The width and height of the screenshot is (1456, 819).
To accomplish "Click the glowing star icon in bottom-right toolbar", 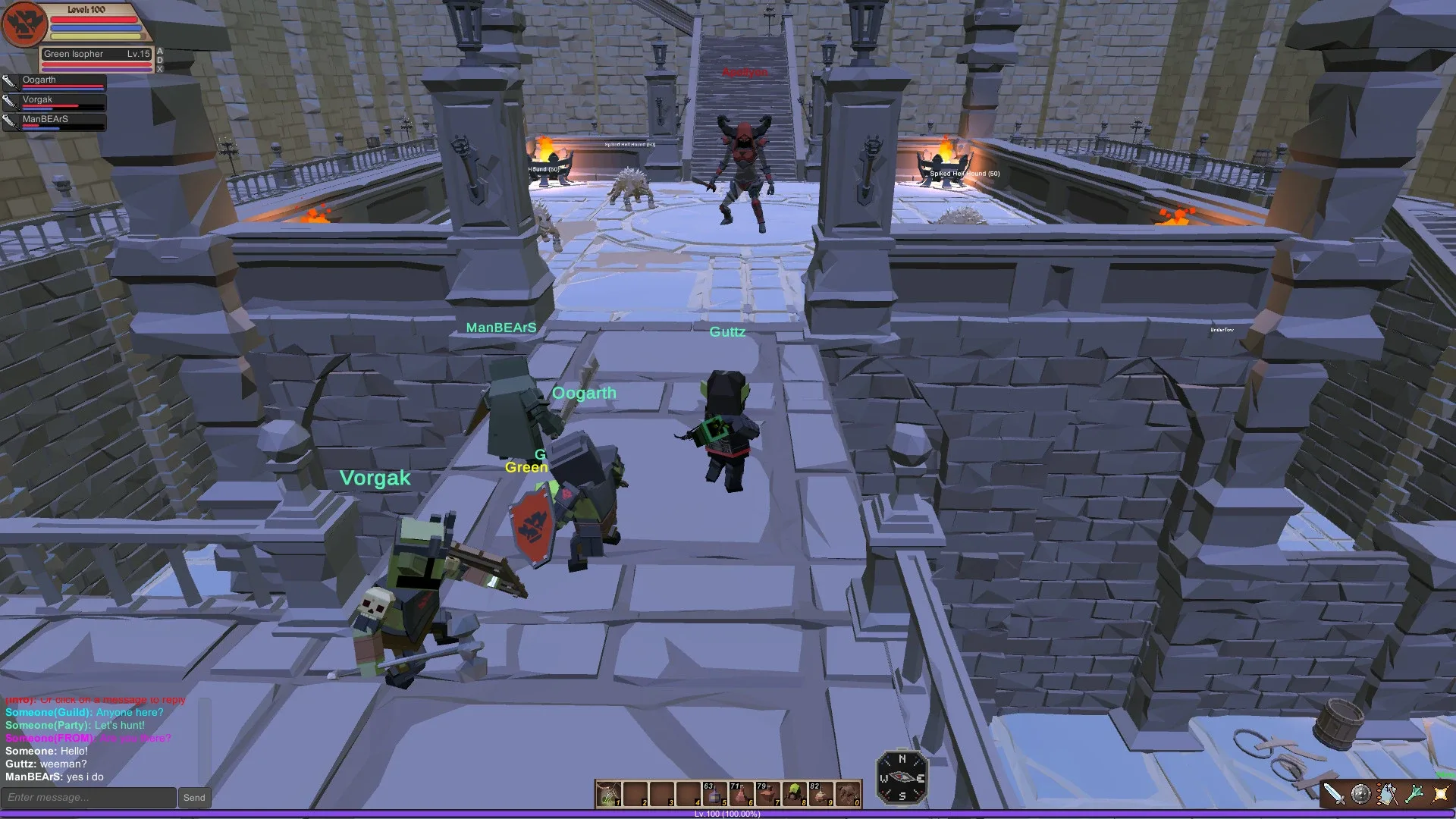I will click(x=1440, y=792).
